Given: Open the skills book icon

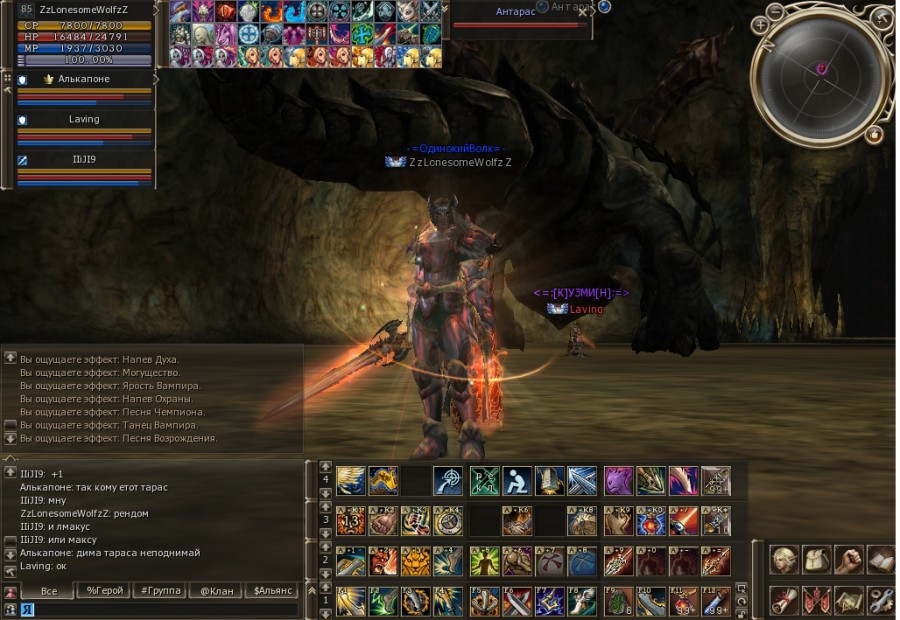Looking at the screenshot, I should (880, 561).
